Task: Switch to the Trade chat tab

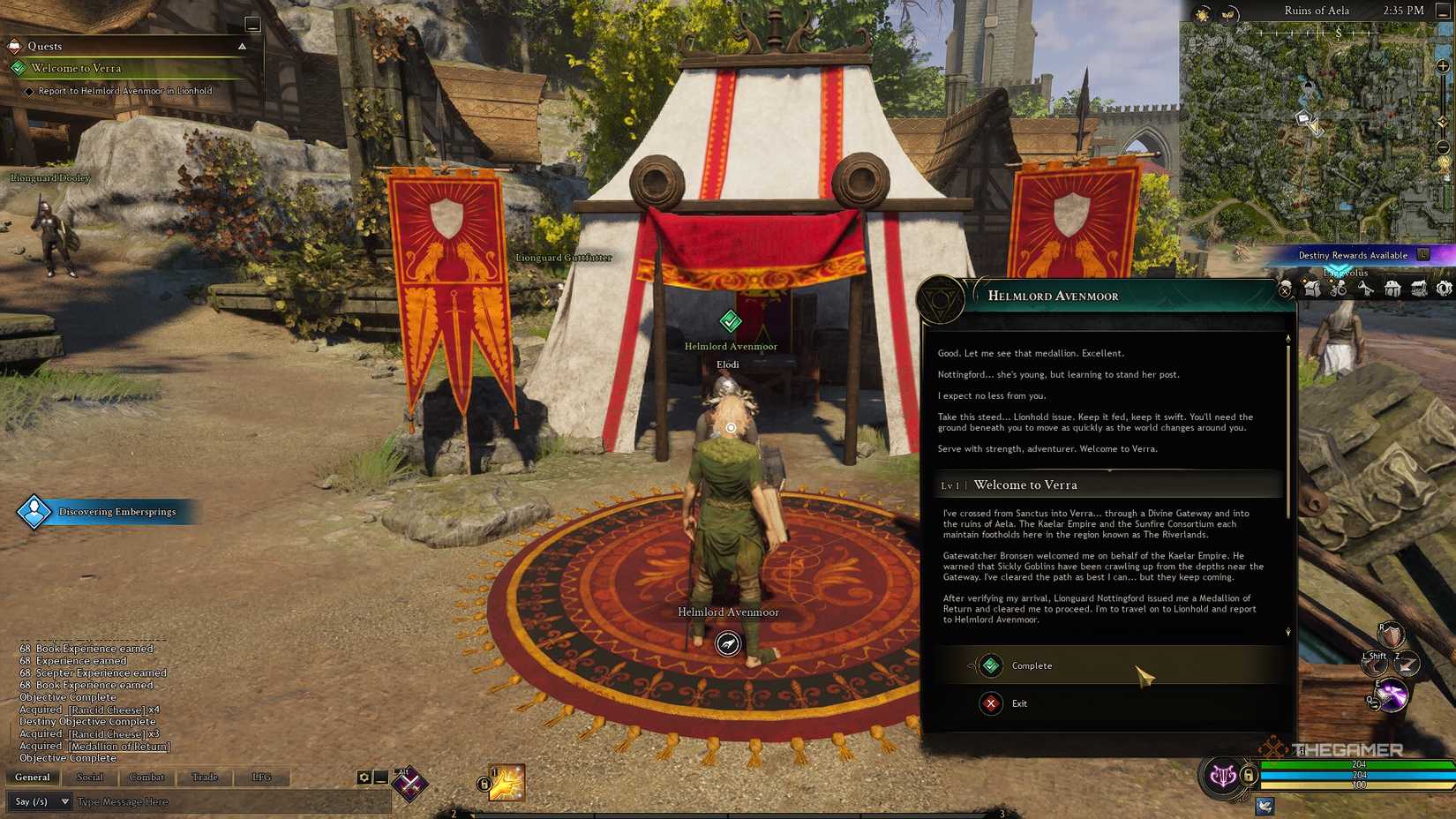Action: pyautogui.click(x=206, y=777)
